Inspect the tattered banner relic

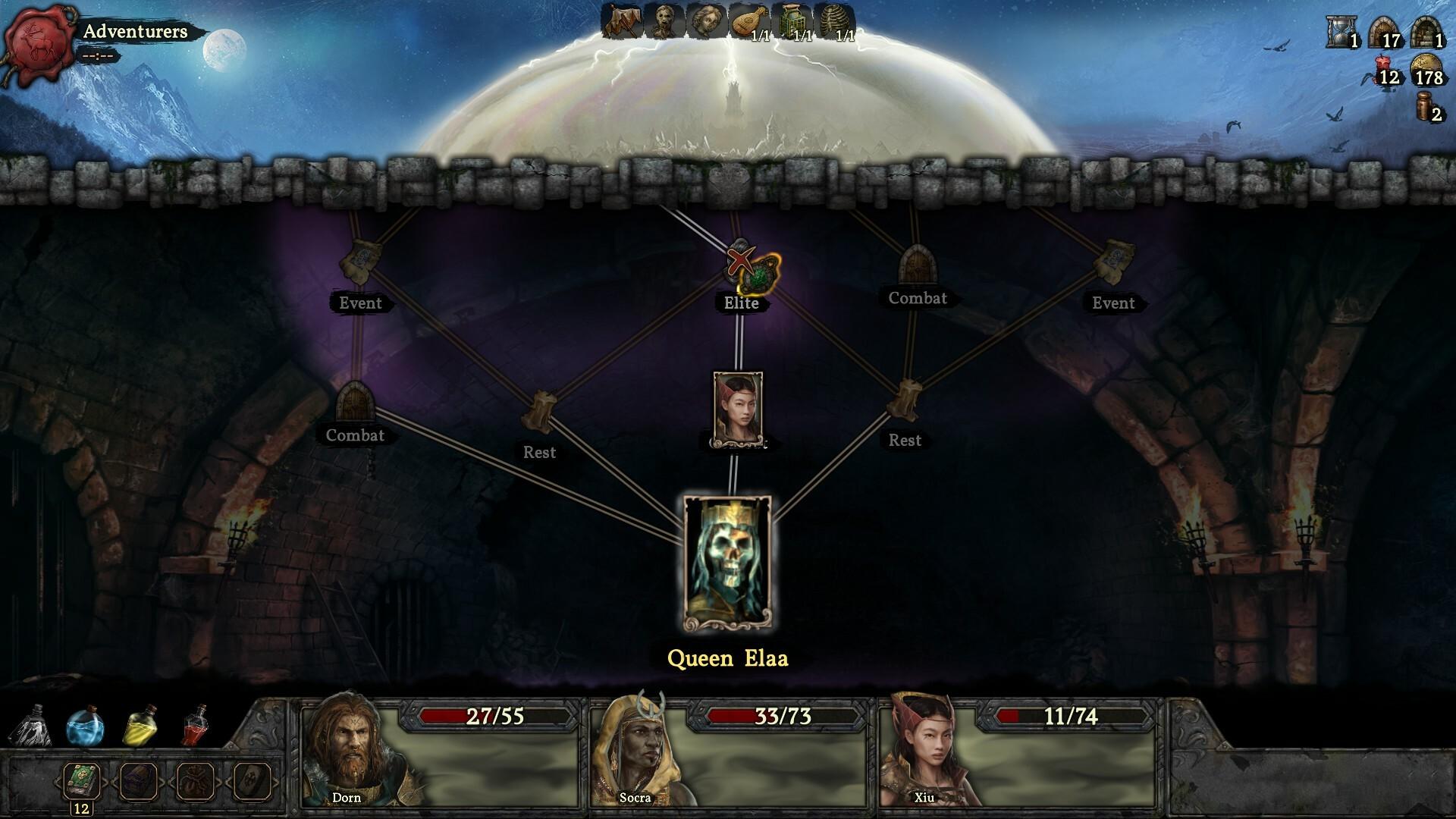pos(622,20)
